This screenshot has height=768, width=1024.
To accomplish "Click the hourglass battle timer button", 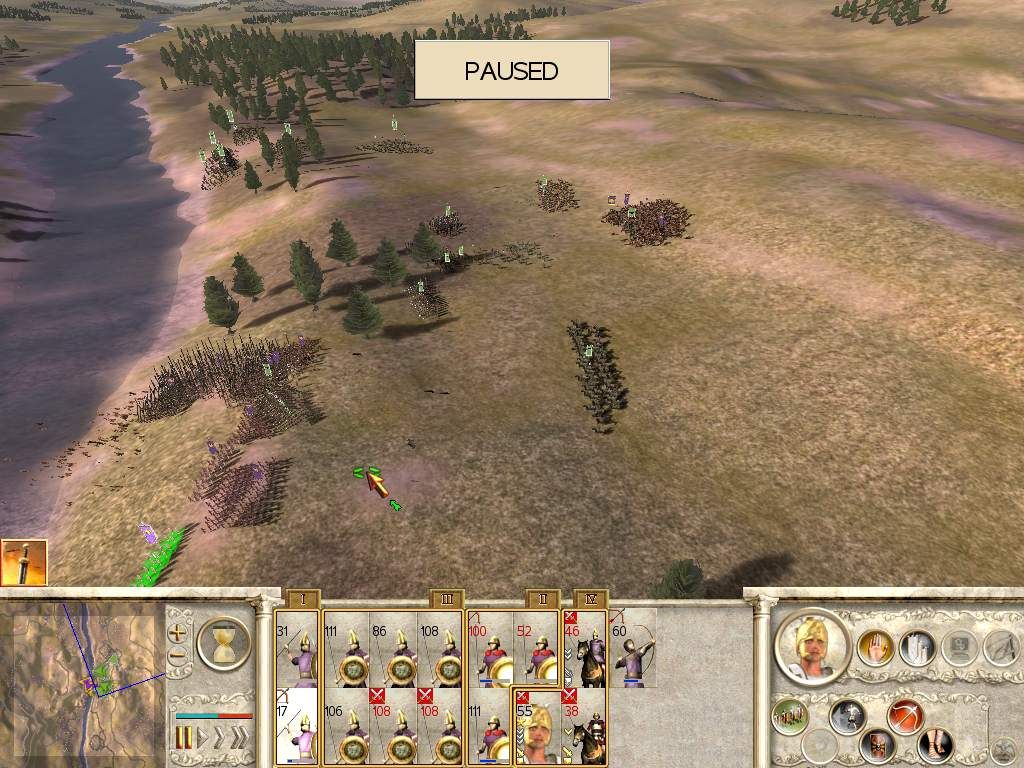I will (222, 641).
